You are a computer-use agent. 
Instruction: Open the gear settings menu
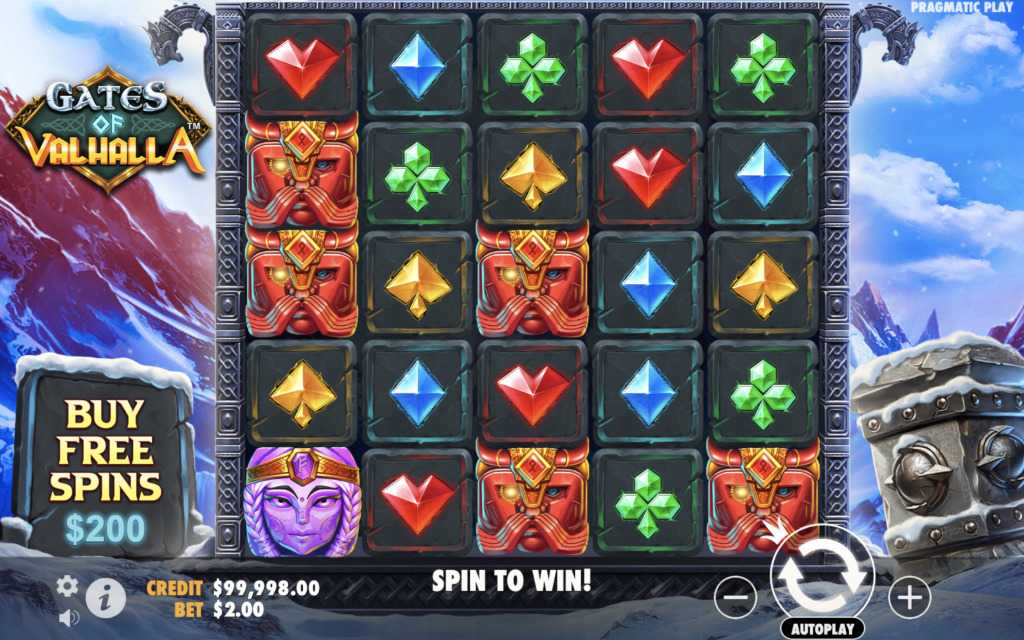pos(67,586)
